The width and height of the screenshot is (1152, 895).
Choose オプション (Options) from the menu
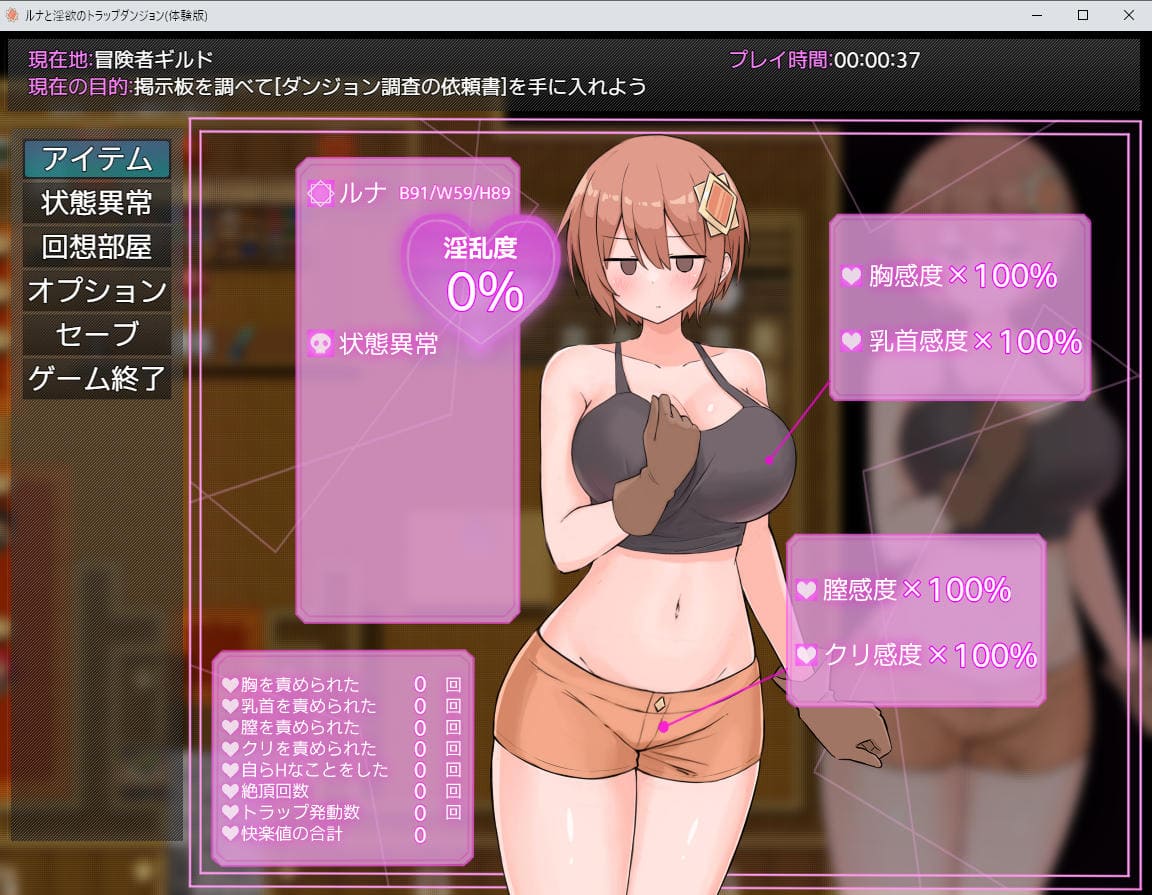click(97, 291)
